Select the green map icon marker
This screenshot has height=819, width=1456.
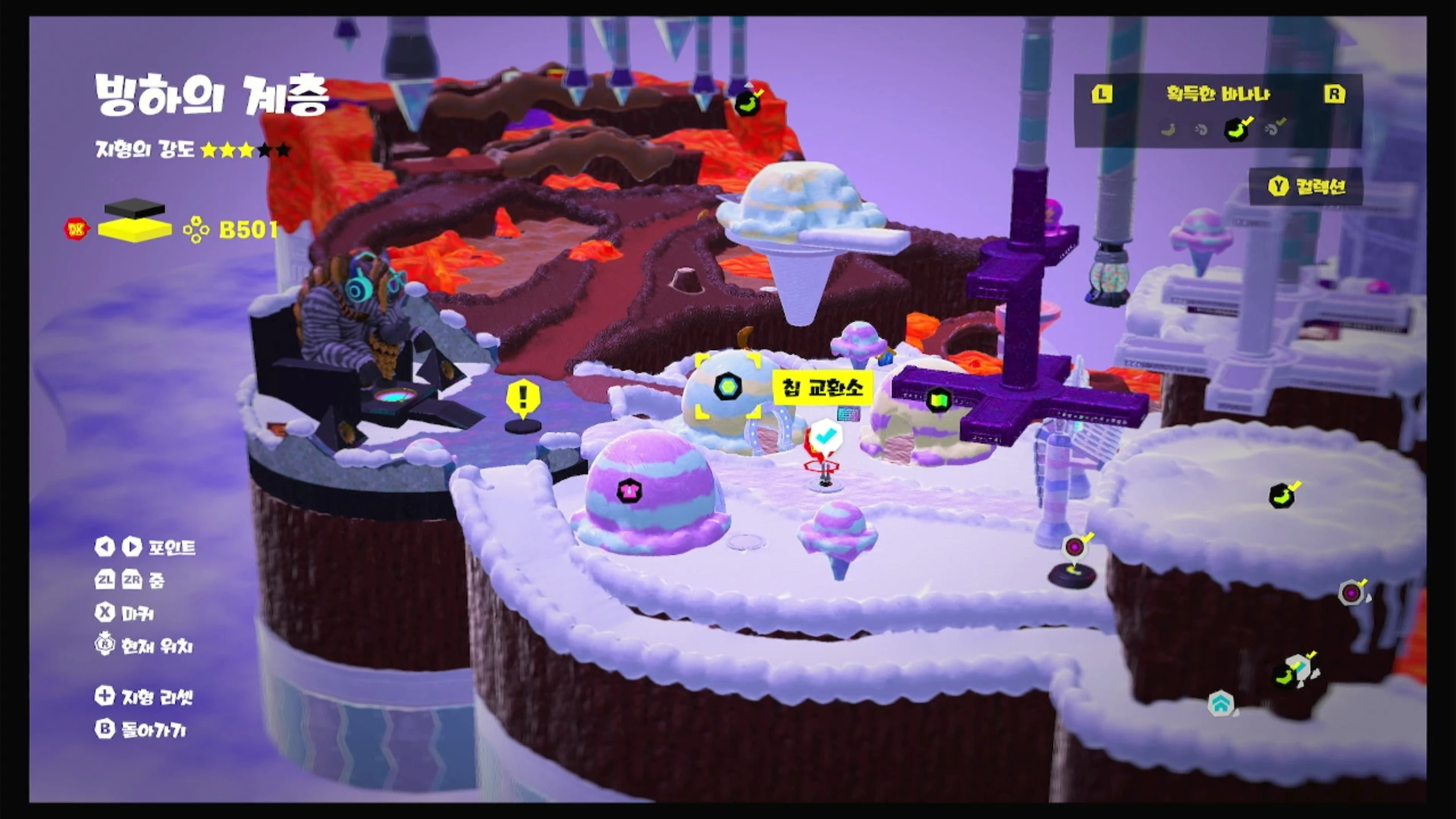(938, 400)
